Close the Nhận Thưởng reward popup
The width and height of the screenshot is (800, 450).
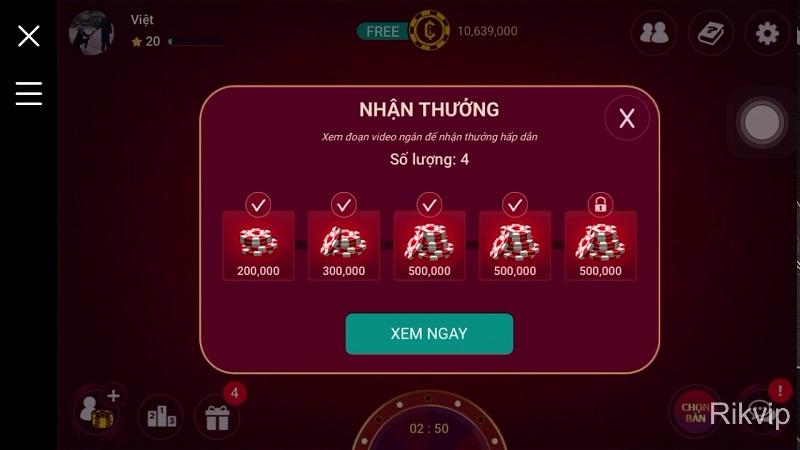pyautogui.click(x=627, y=119)
